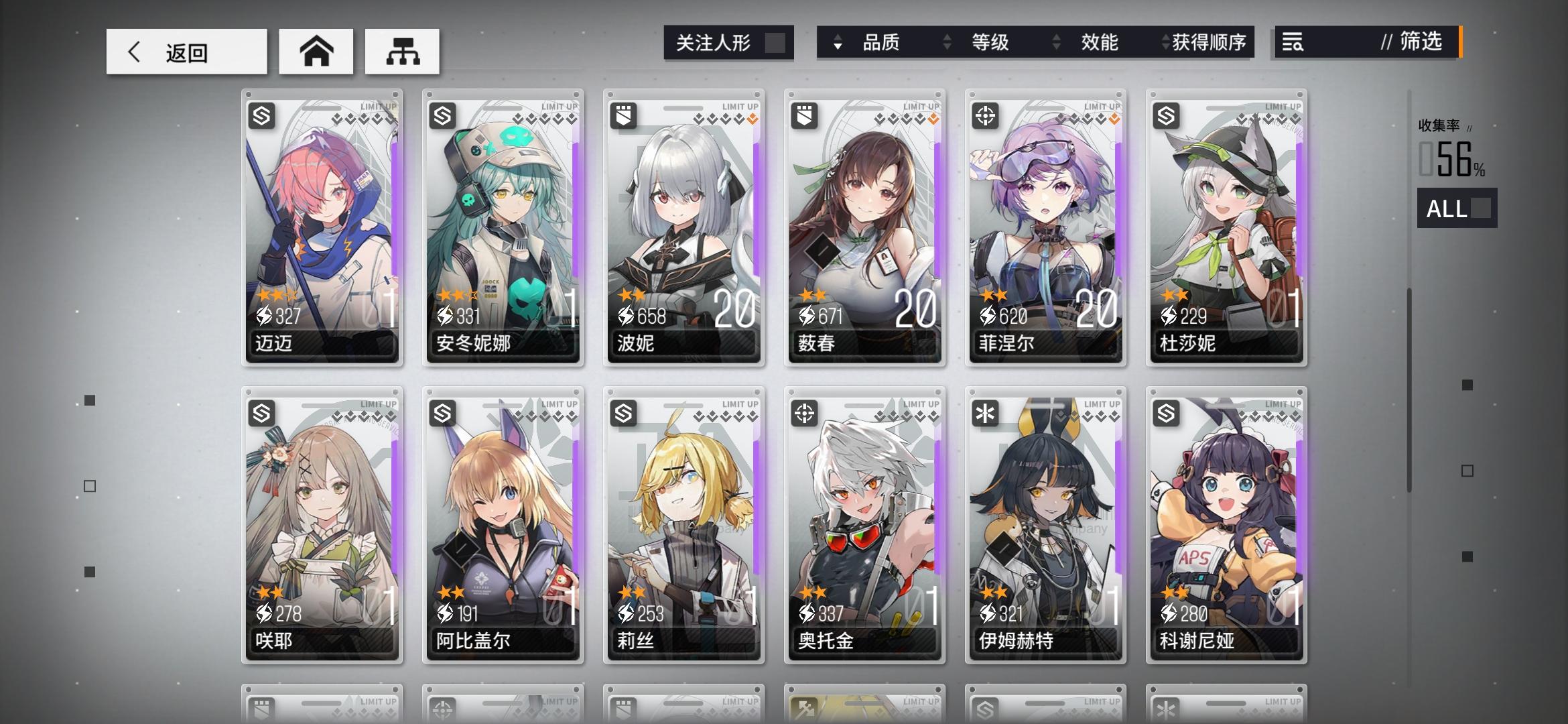Click the S-class icon on 杜莎妮's card

(x=1165, y=115)
